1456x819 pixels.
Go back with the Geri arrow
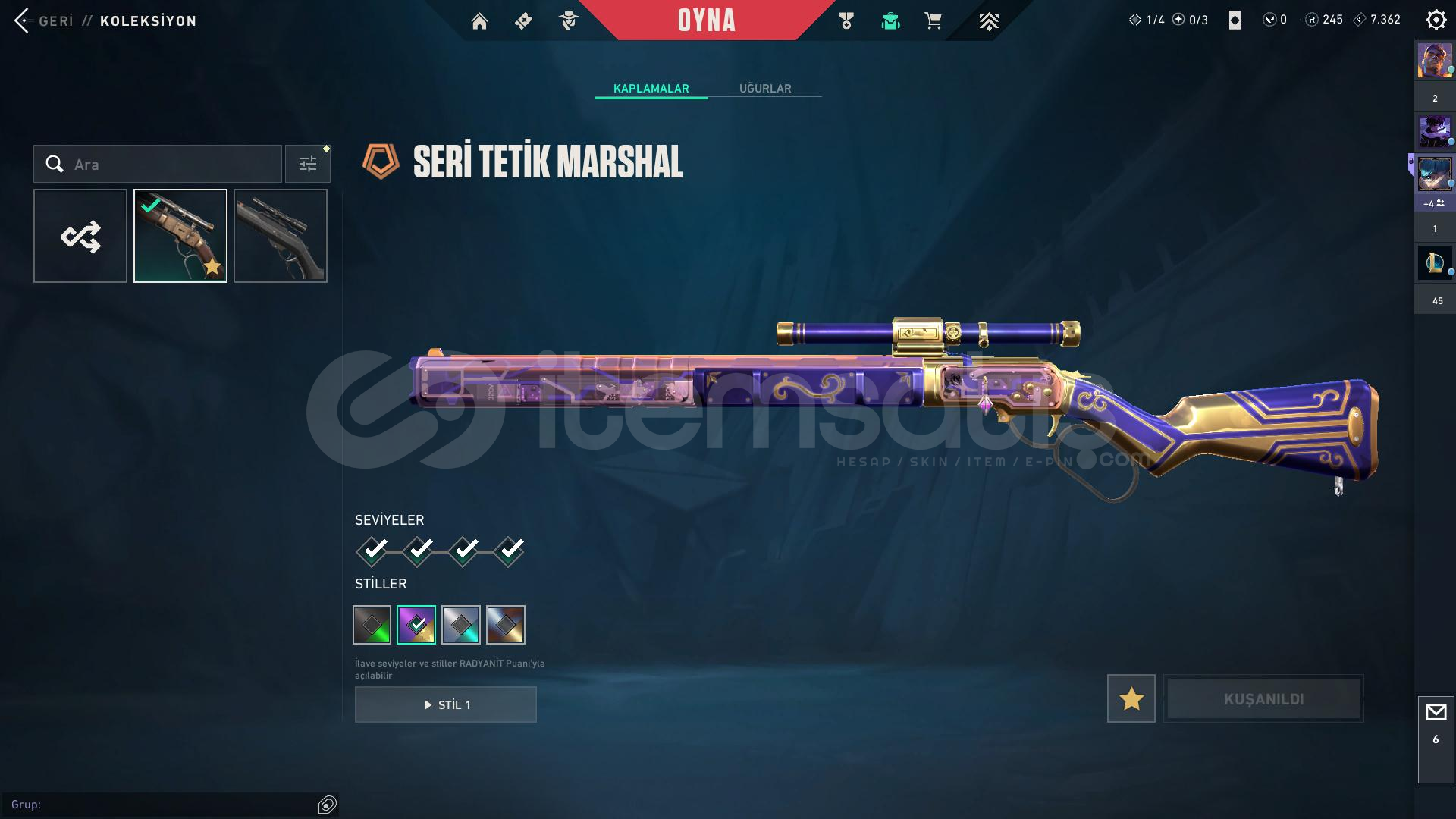[23, 20]
